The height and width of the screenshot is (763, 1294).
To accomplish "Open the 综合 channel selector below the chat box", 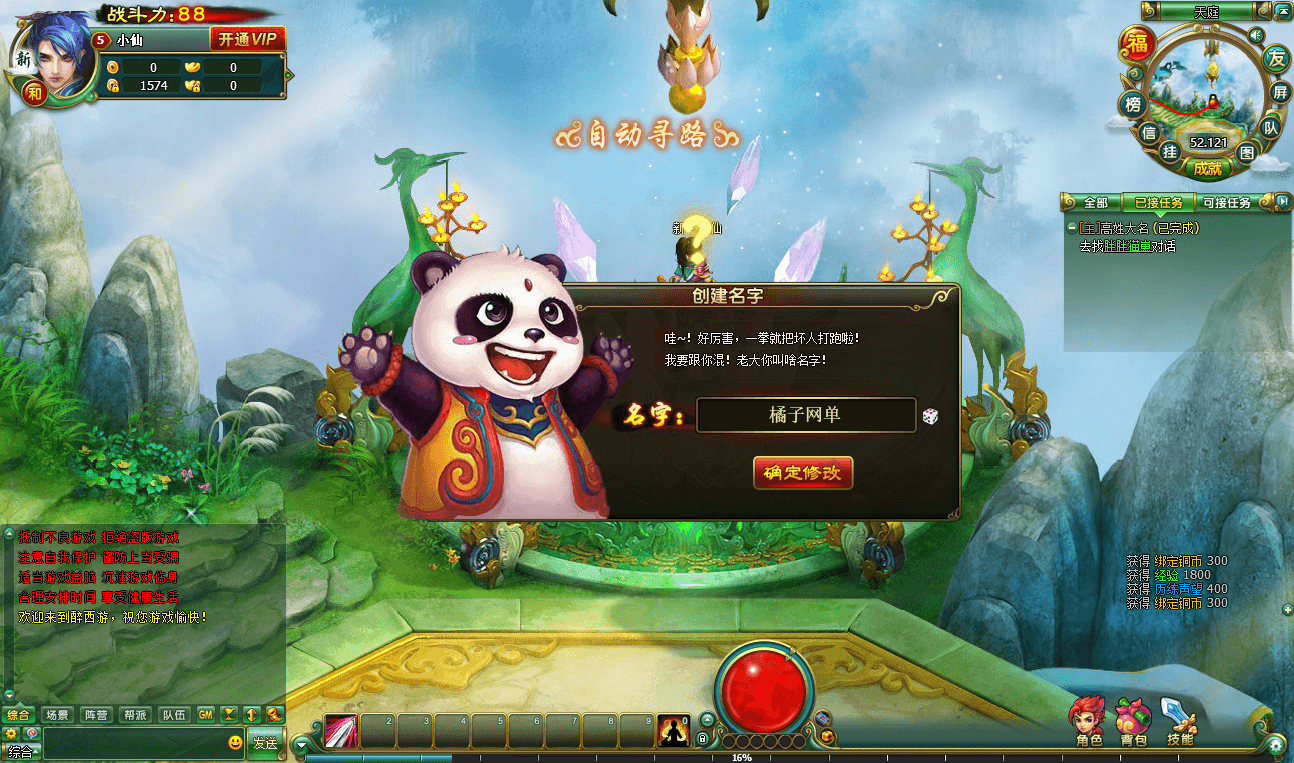I will click(x=20, y=750).
